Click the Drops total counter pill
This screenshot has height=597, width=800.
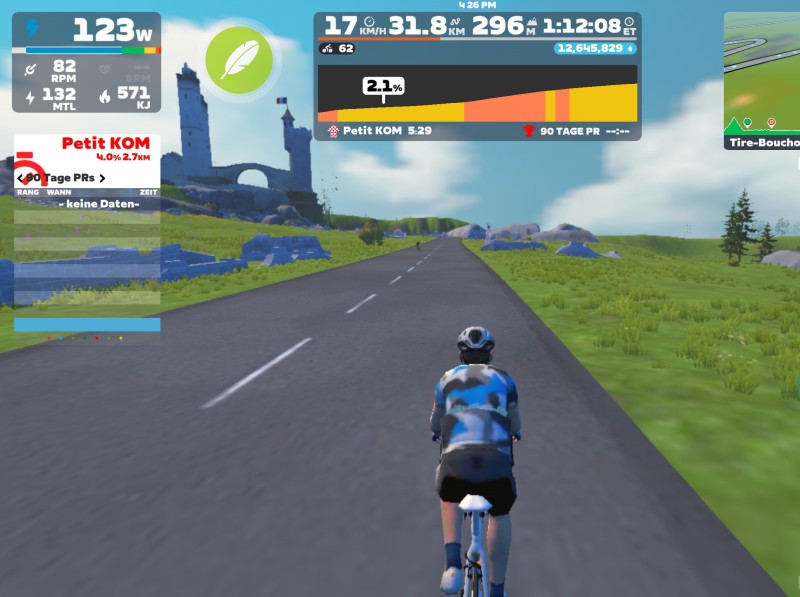pyautogui.click(x=596, y=48)
